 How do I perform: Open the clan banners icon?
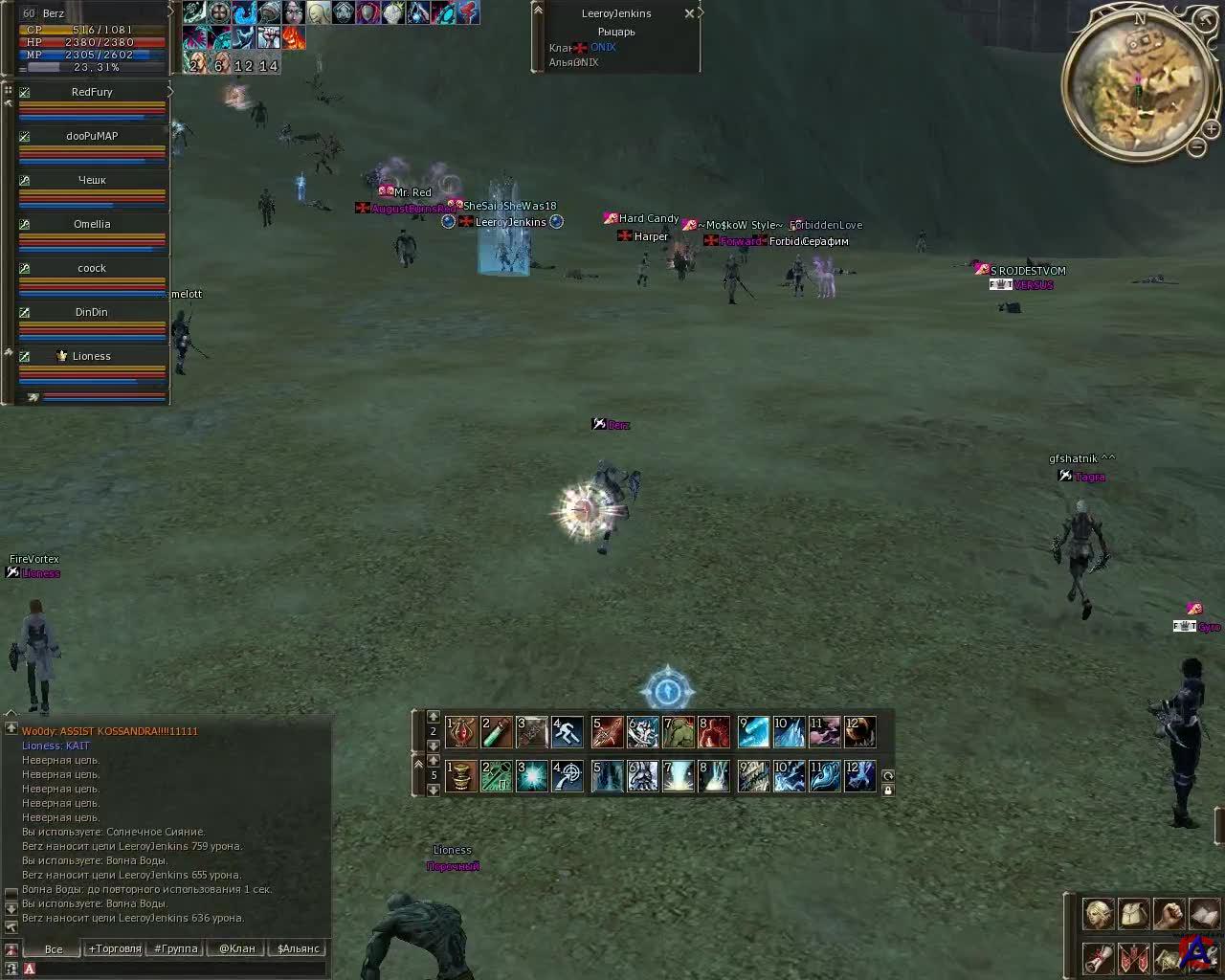[1134, 958]
